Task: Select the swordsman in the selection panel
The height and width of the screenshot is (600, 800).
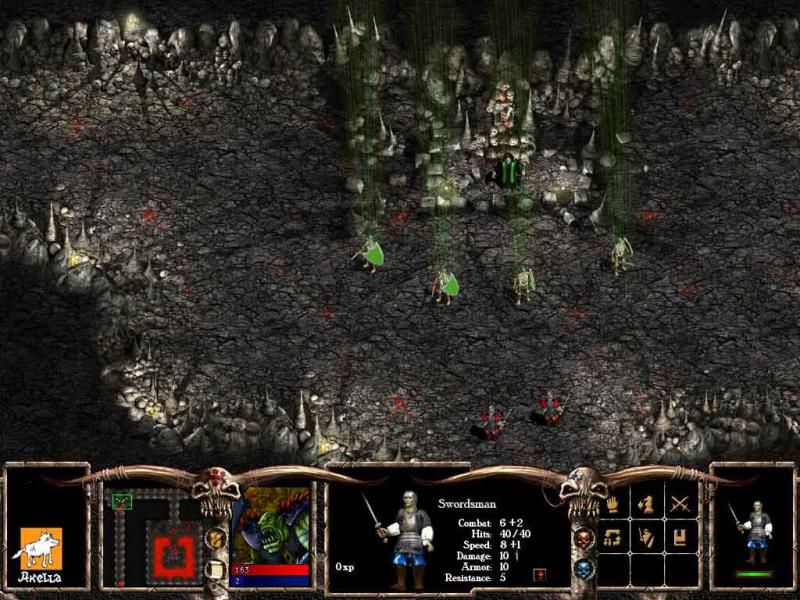Action: pos(754,530)
